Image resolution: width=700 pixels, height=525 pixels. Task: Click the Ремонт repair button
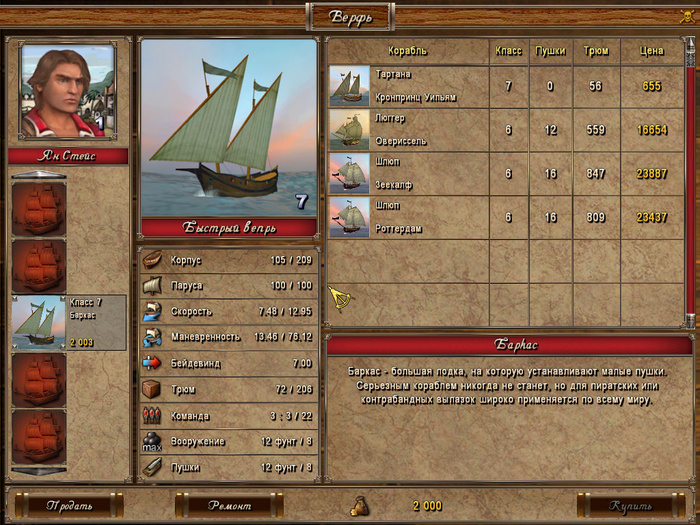tap(229, 505)
